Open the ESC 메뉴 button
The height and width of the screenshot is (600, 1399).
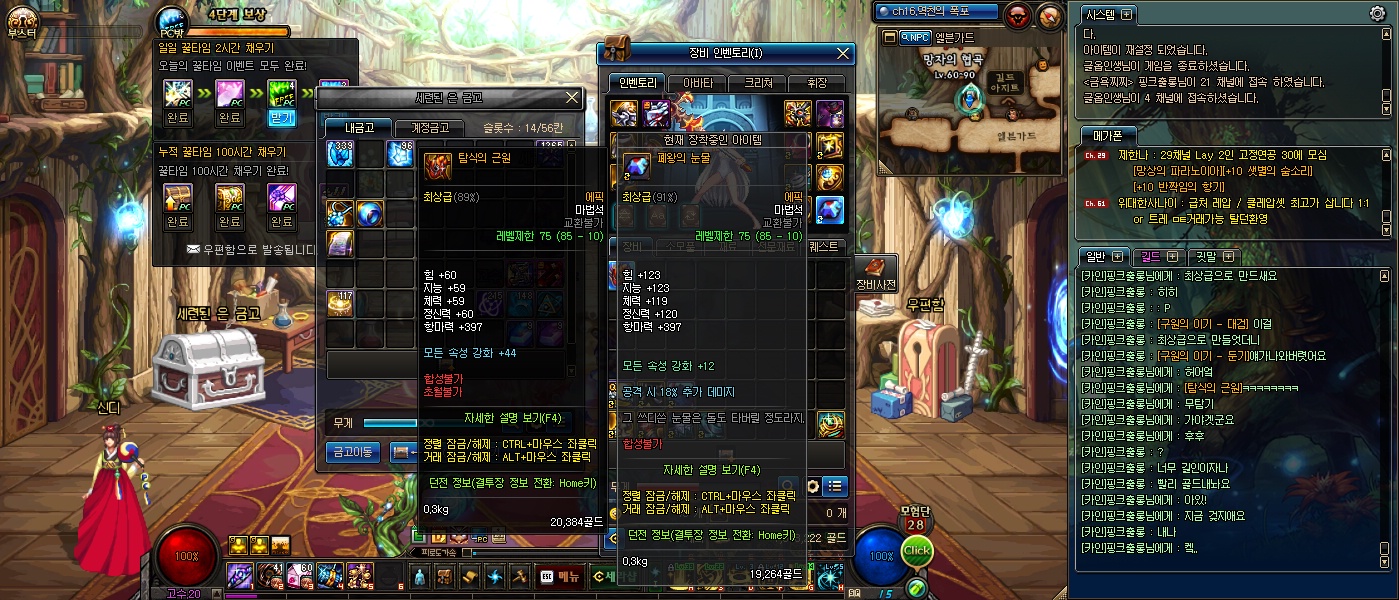tap(560, 576)
